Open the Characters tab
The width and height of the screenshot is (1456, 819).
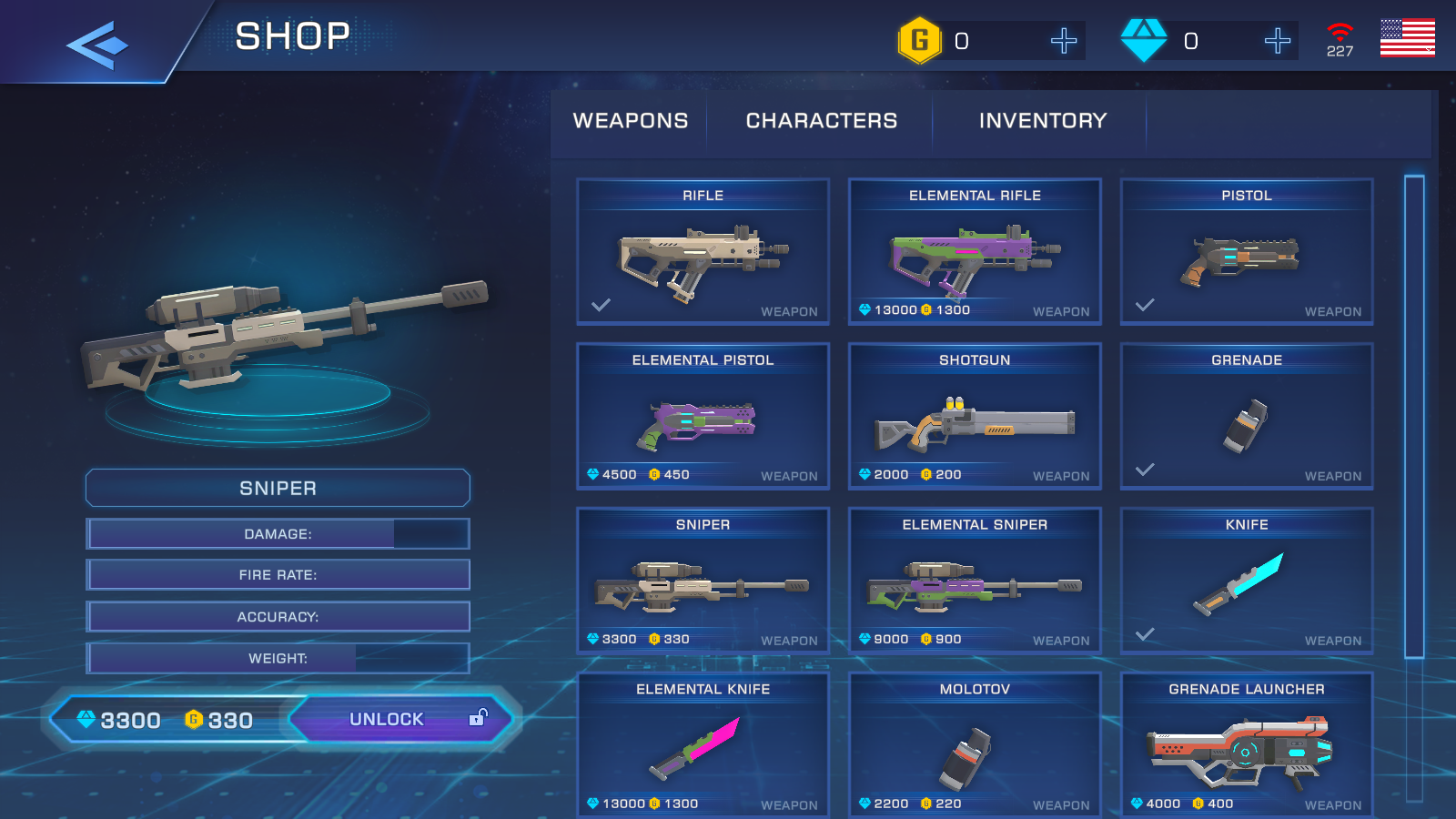pyautogui.click(x=821, y=121)
